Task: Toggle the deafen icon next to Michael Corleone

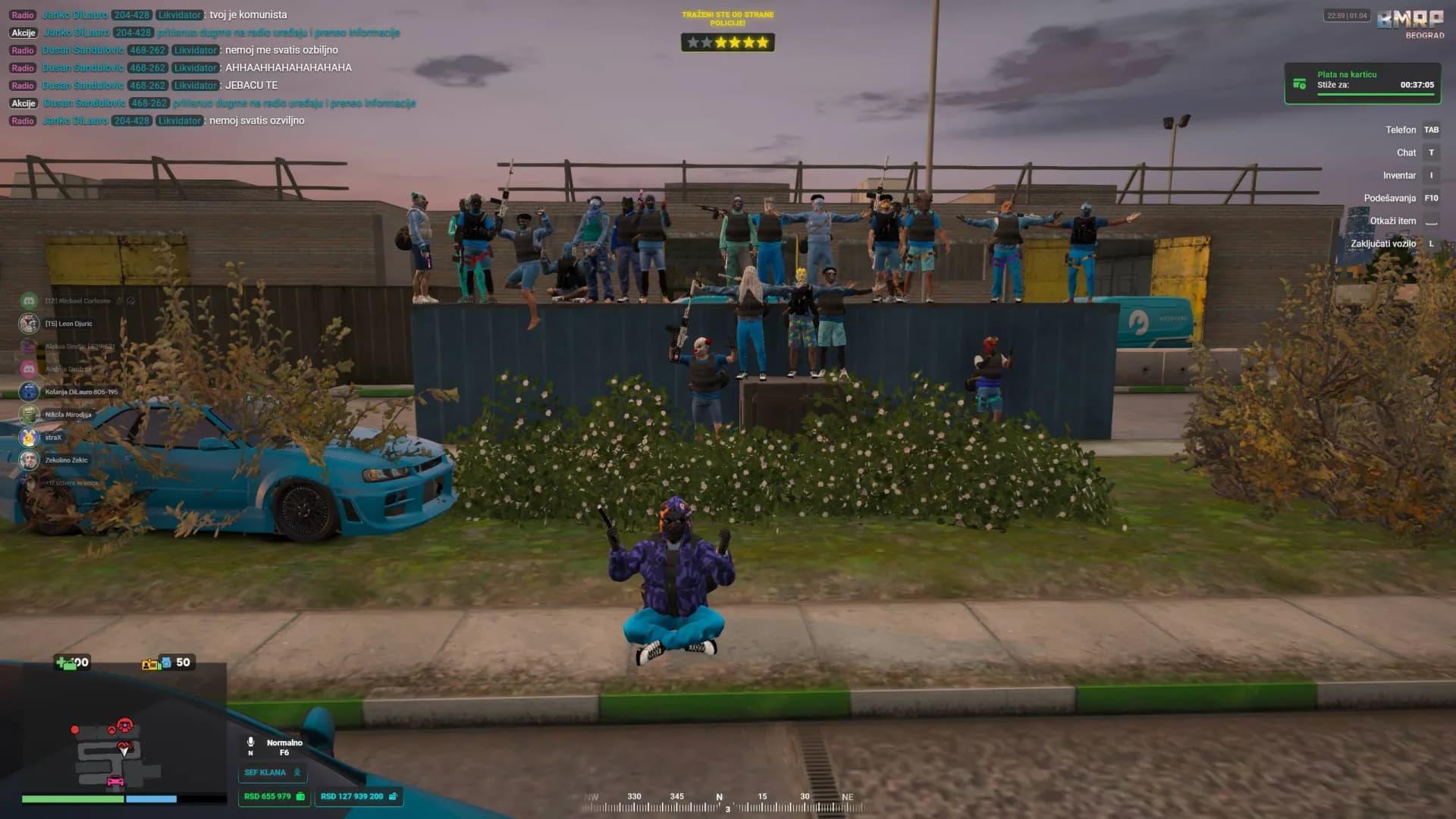Action: 131,301
